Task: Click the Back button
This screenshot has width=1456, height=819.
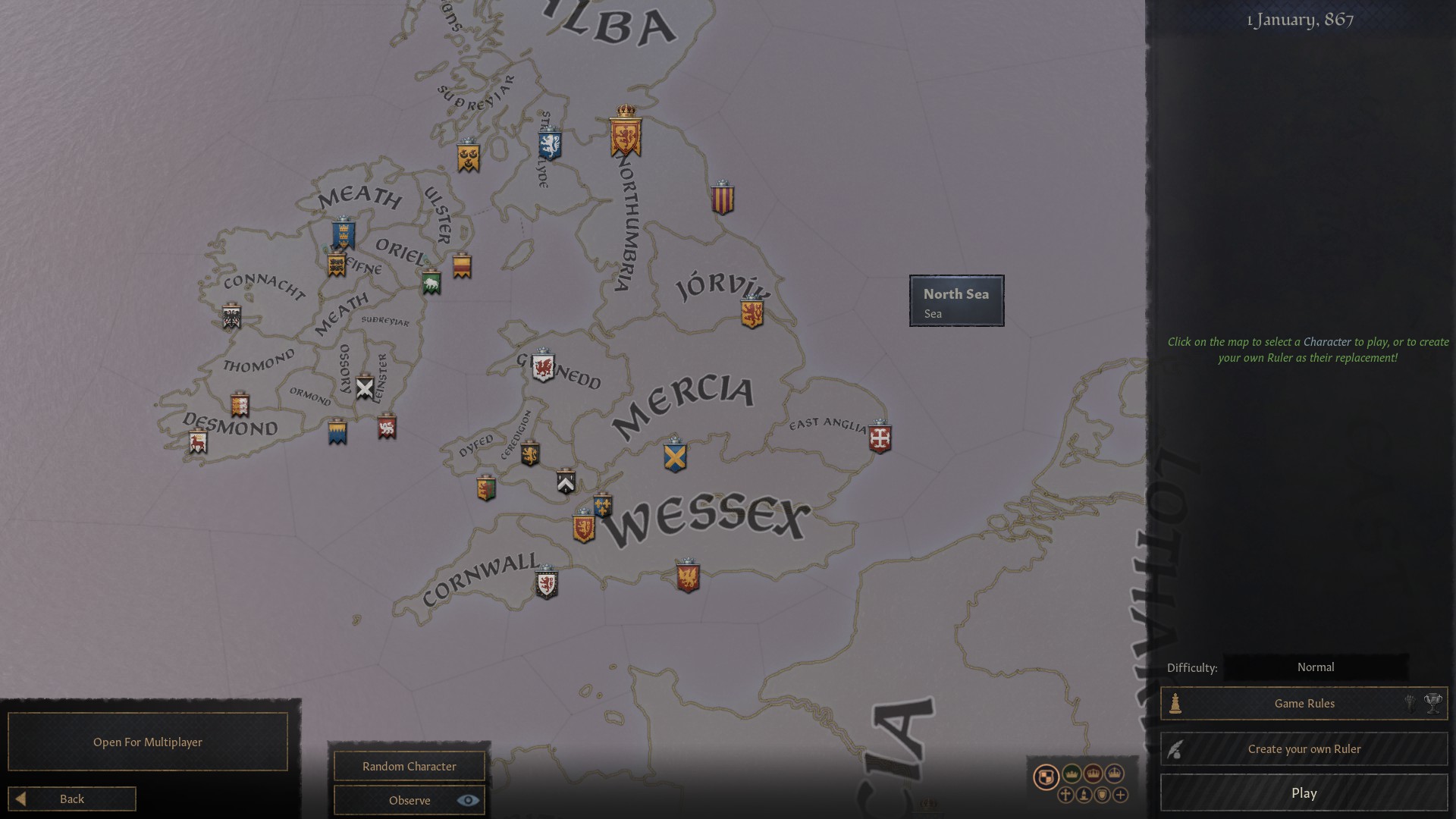Action: (72, 799)
